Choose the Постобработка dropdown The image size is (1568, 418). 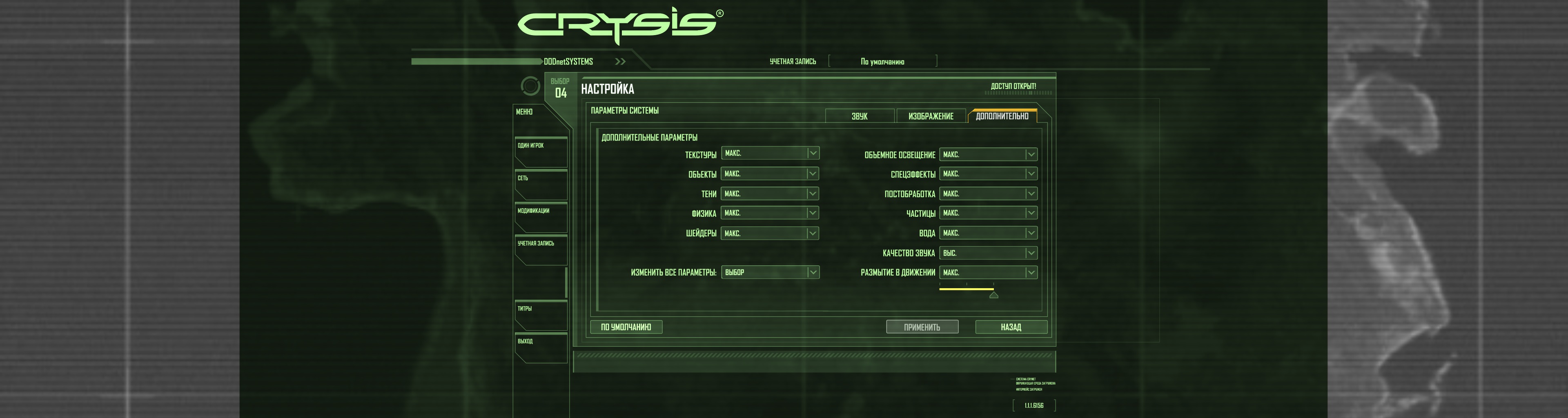pos(988,193)
